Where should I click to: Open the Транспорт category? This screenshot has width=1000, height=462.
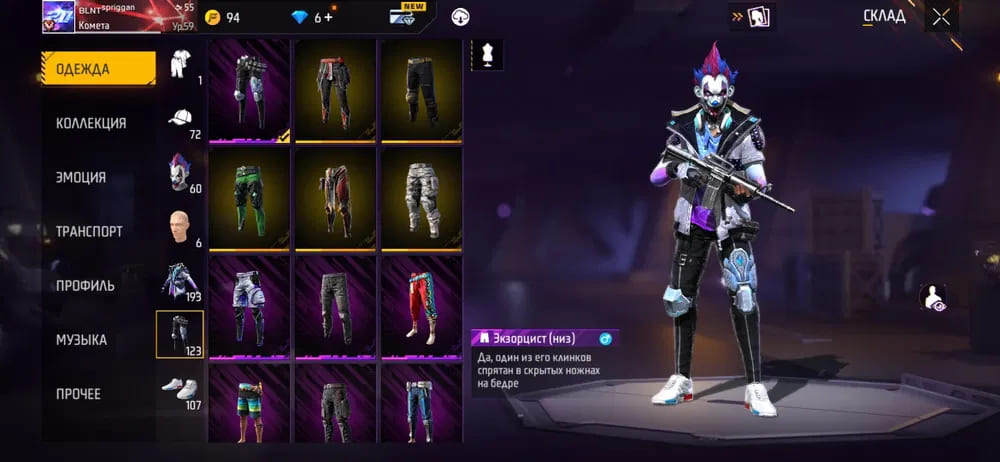point(89,231)
